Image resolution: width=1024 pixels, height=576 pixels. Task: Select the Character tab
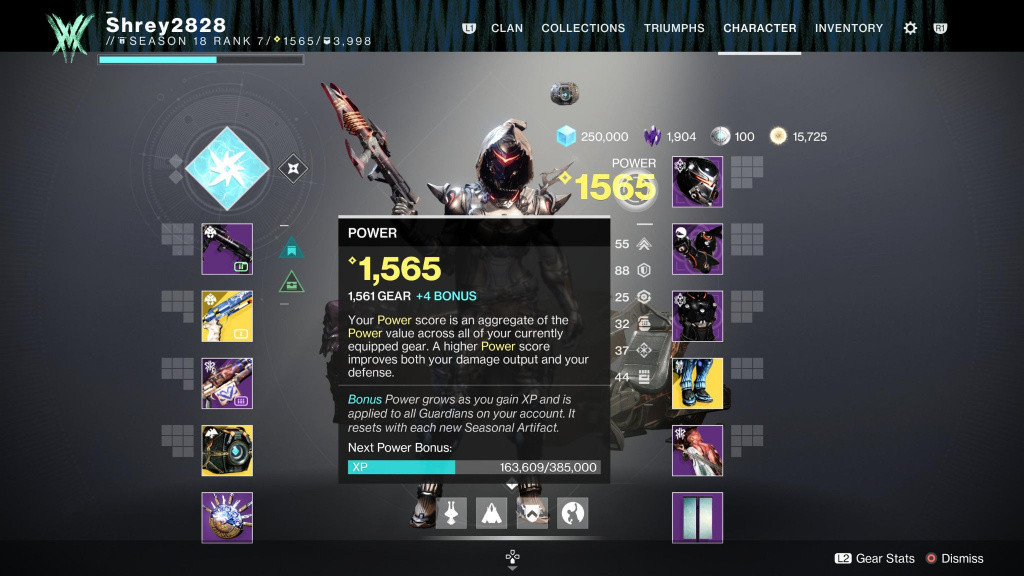pyautogui.click(x=760, y=28)
